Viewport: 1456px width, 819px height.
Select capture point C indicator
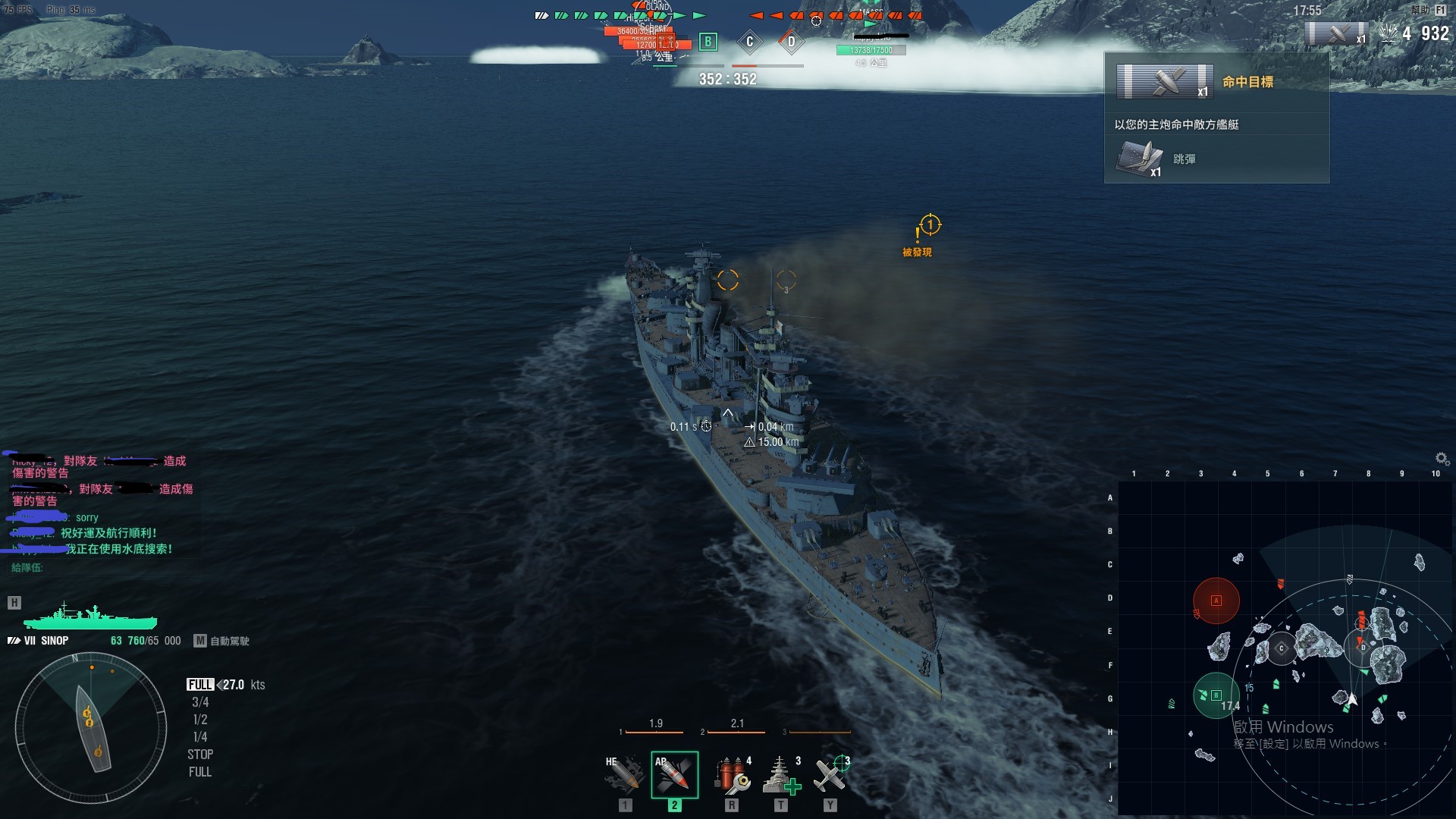[x=749, y=42]
